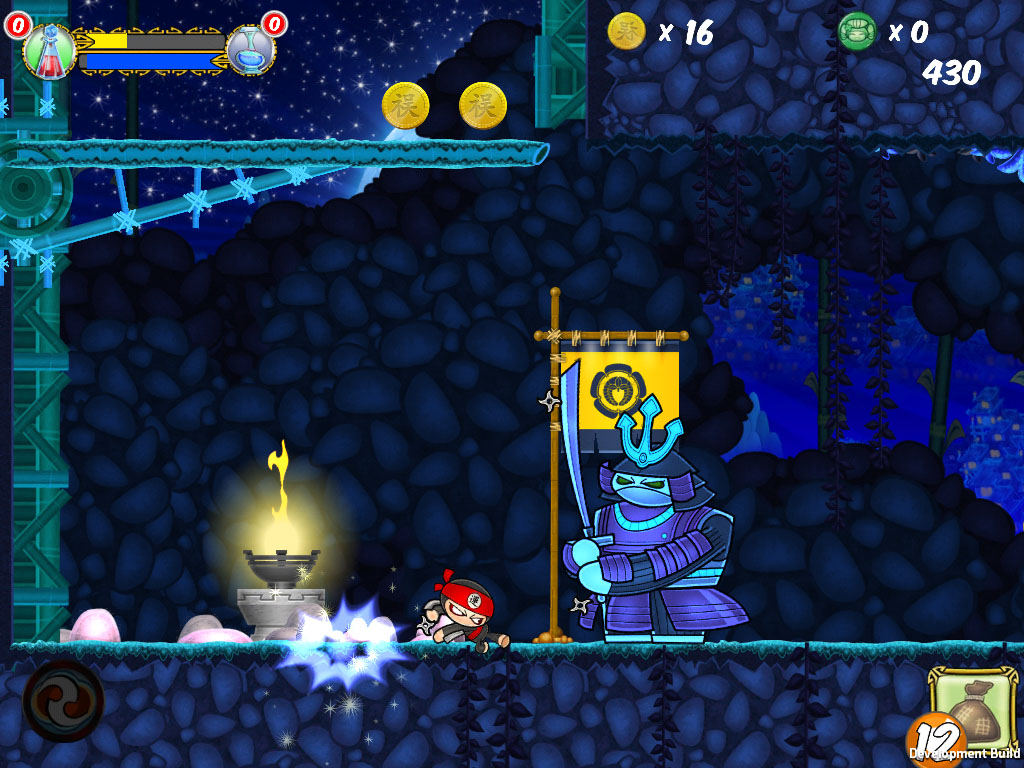Activate the dark swirl special ability button
Screen dimensions: 1024x768
tap(63, 700)
